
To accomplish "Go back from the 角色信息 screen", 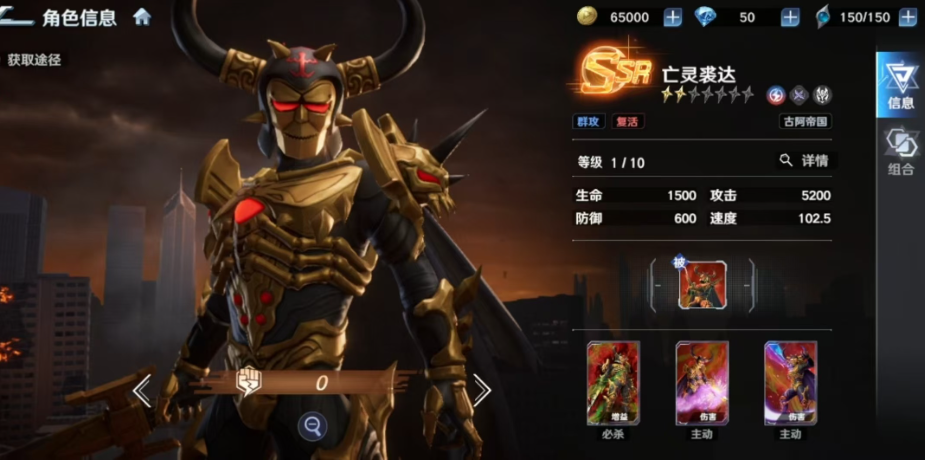I will pyautogui.click(x=20, y=16).
